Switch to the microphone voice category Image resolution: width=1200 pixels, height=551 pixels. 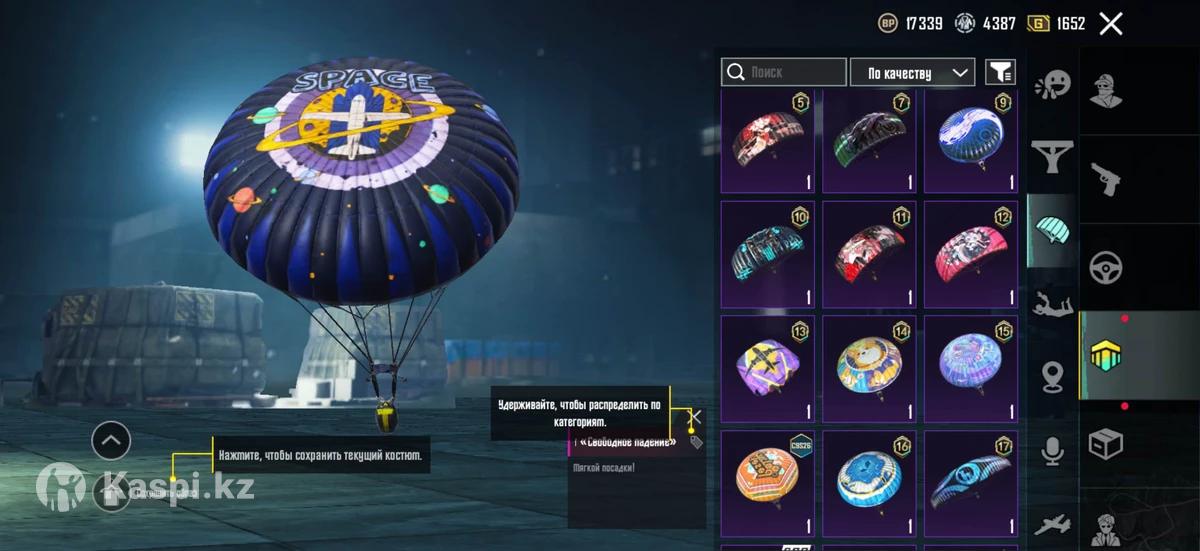1052,451
